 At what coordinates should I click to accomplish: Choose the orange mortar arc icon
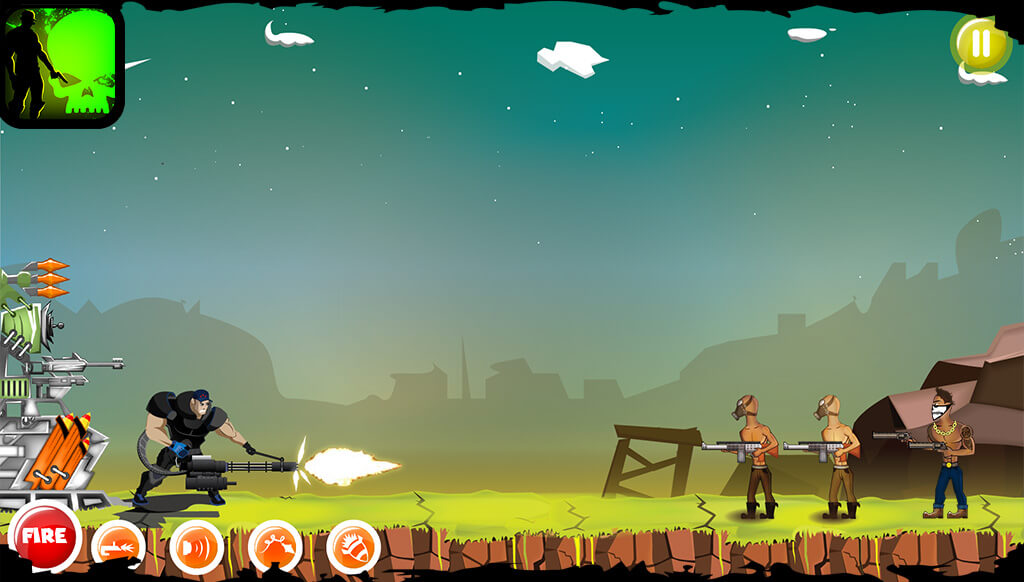275,546
